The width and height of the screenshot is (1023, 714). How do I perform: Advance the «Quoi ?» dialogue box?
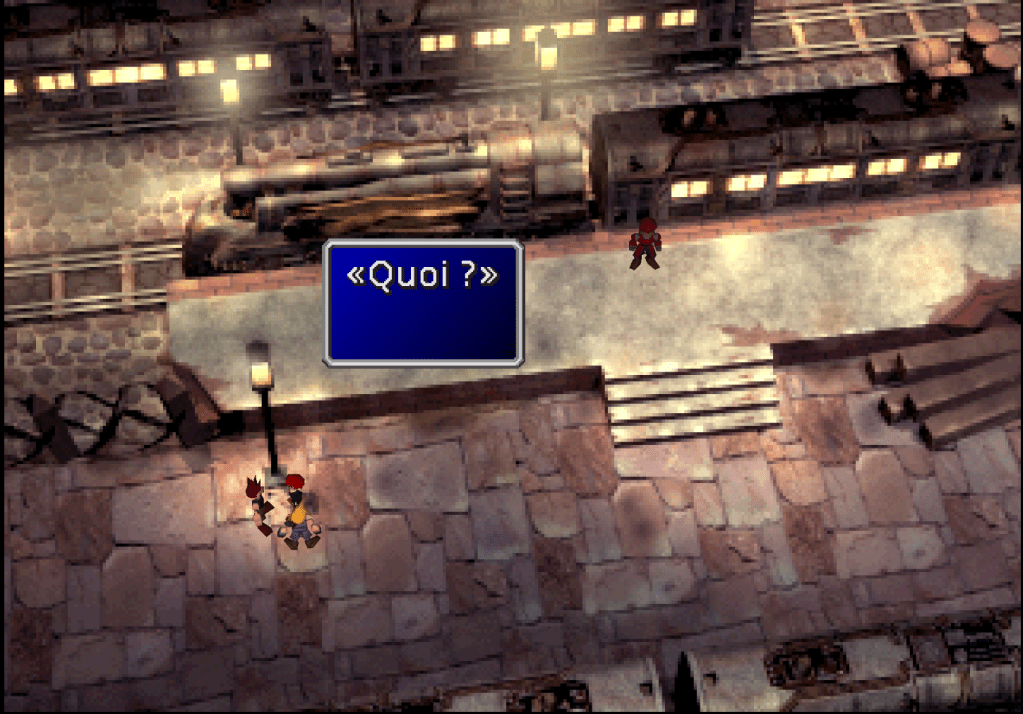pyautogui.click(x=423, y=303)
